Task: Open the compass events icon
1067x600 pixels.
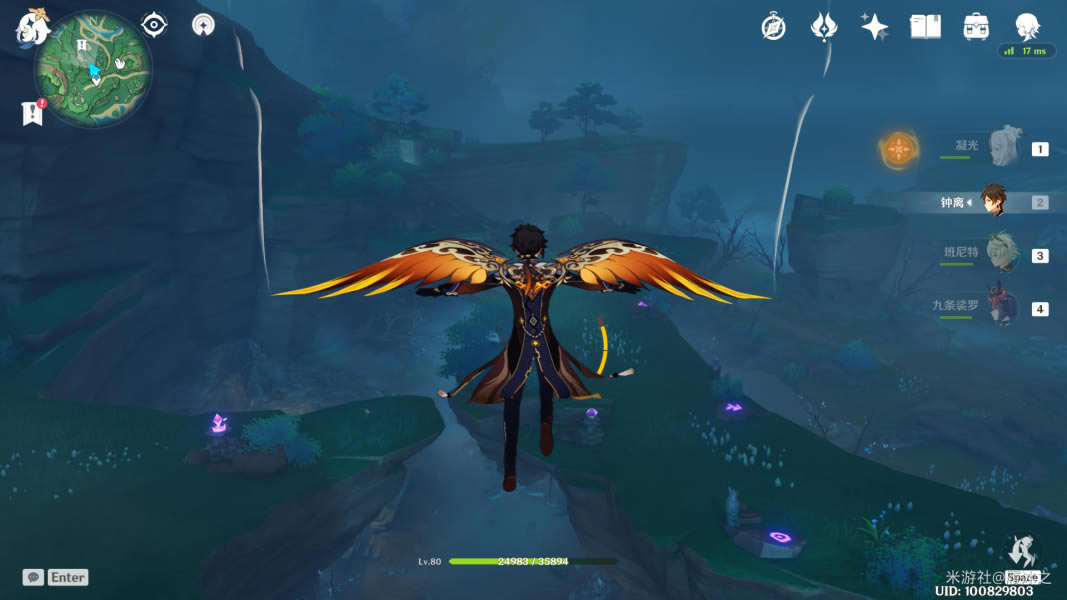Action: tap(773, 27)
